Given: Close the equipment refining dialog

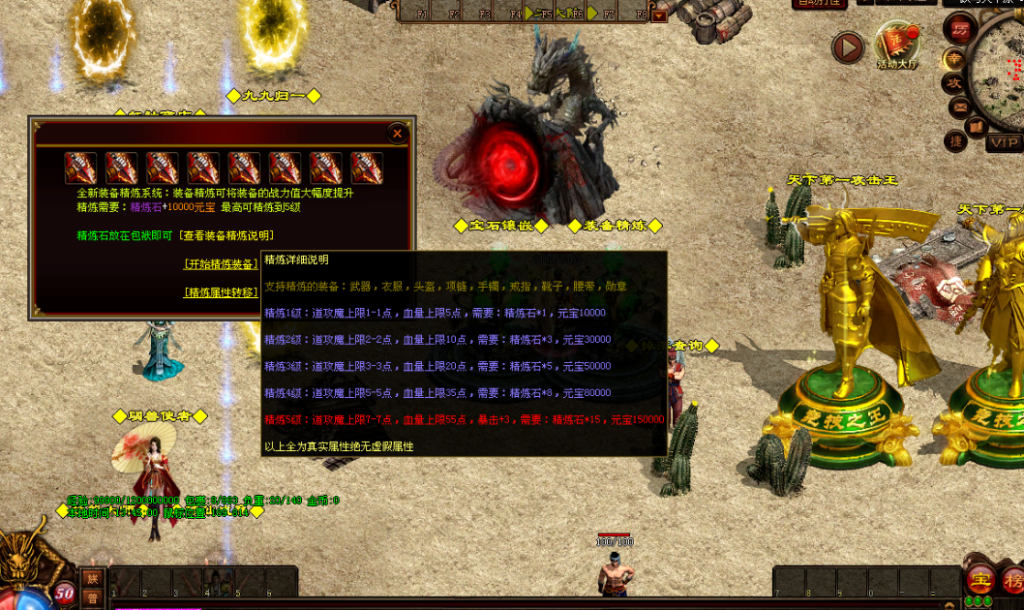Looking at the screenshot, I should [397, 133].
